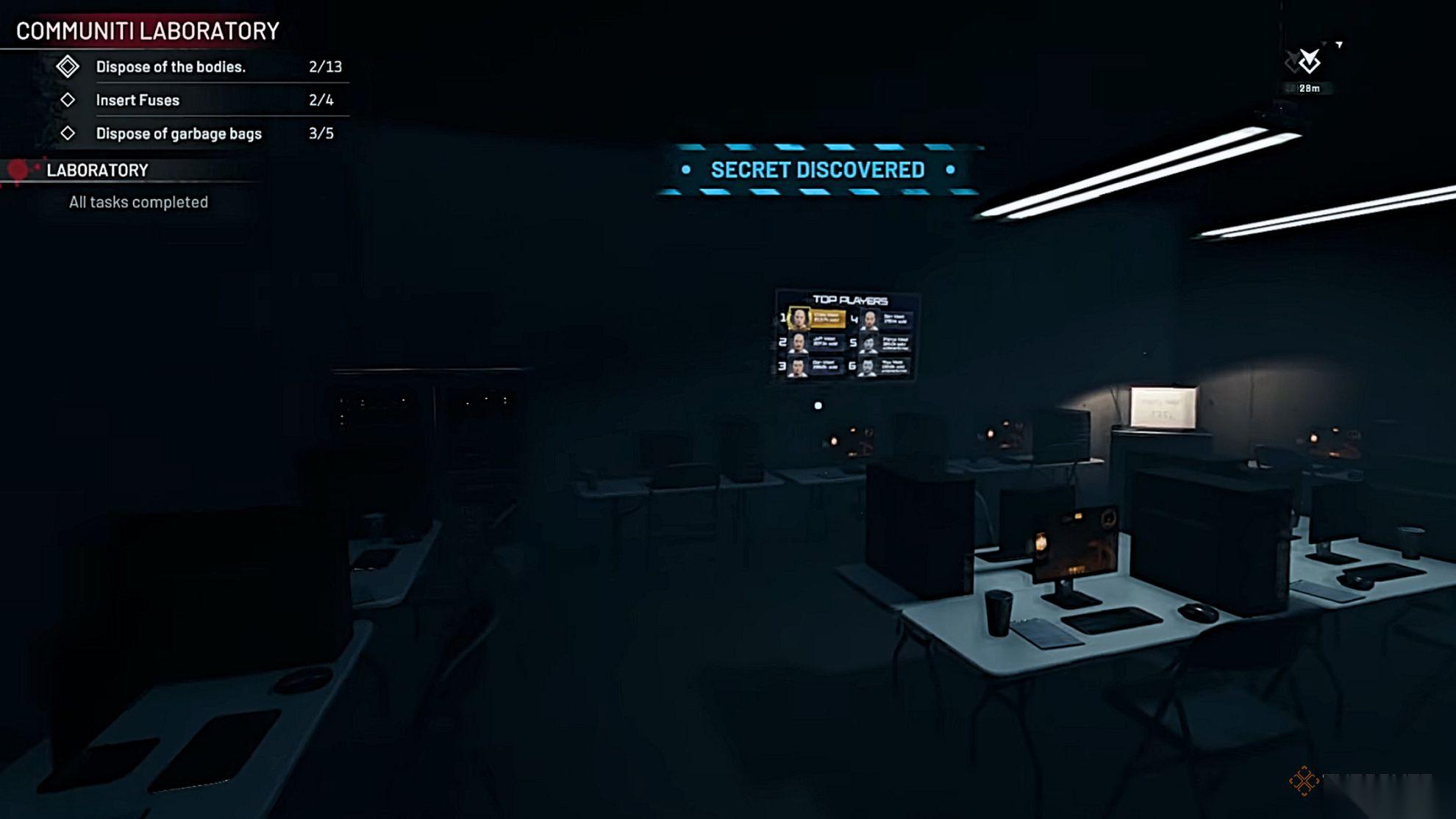This screenshot has height=819, width=1456.
Task: Select the Dispose of the bodies objective
Action: (x=171, y=67)
